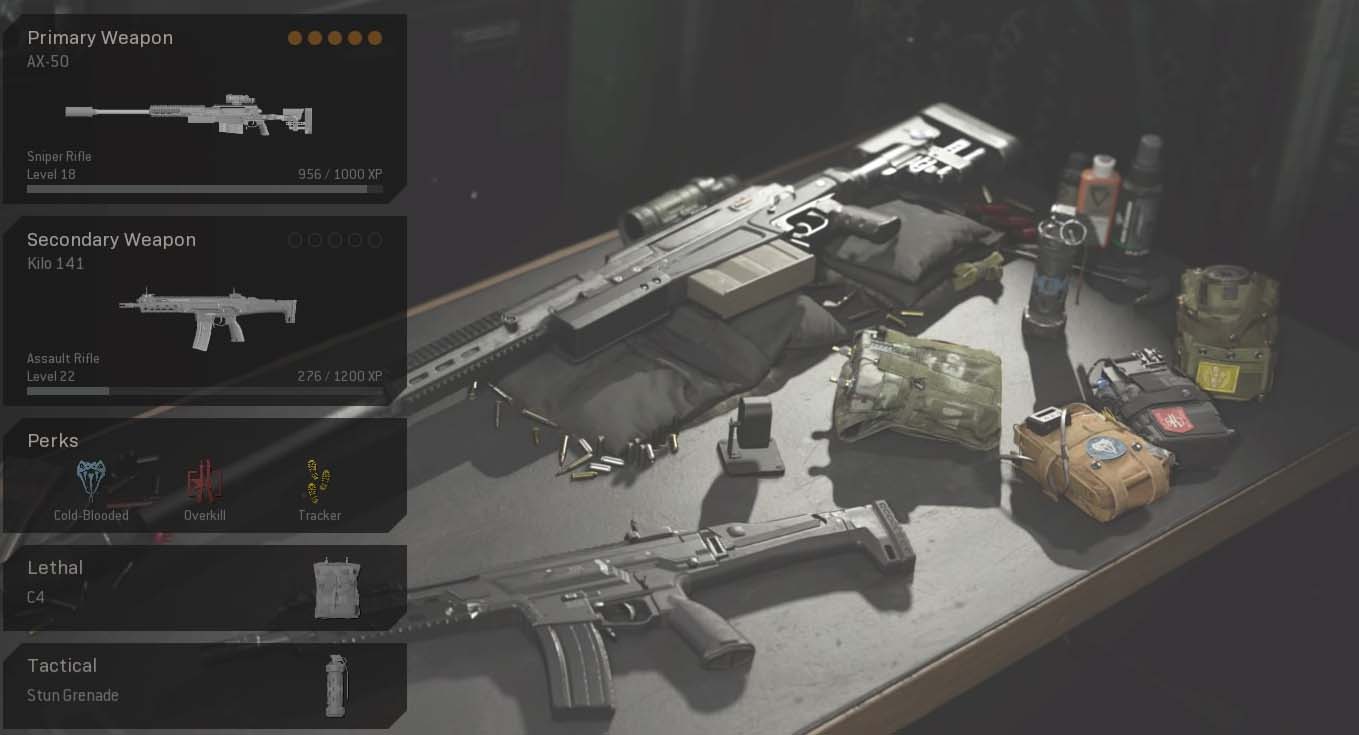
Task: Select the Overkill perk icon
Action: click(204, 481)
